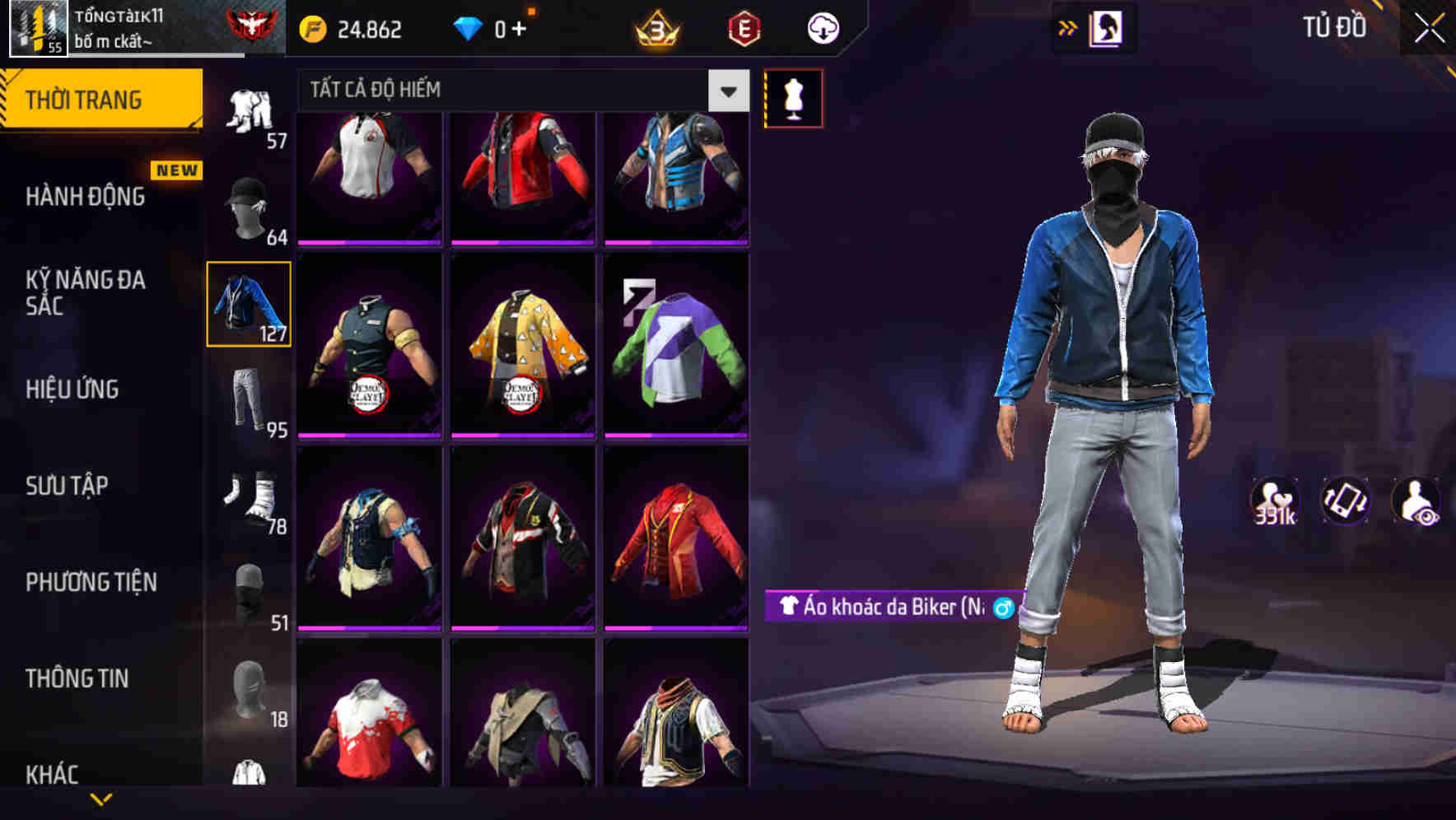Image resolution: width=1456 pixels, height=820 pixels.
Task: Select the headwear category icon showing 64
Action: tap(247, 206)
